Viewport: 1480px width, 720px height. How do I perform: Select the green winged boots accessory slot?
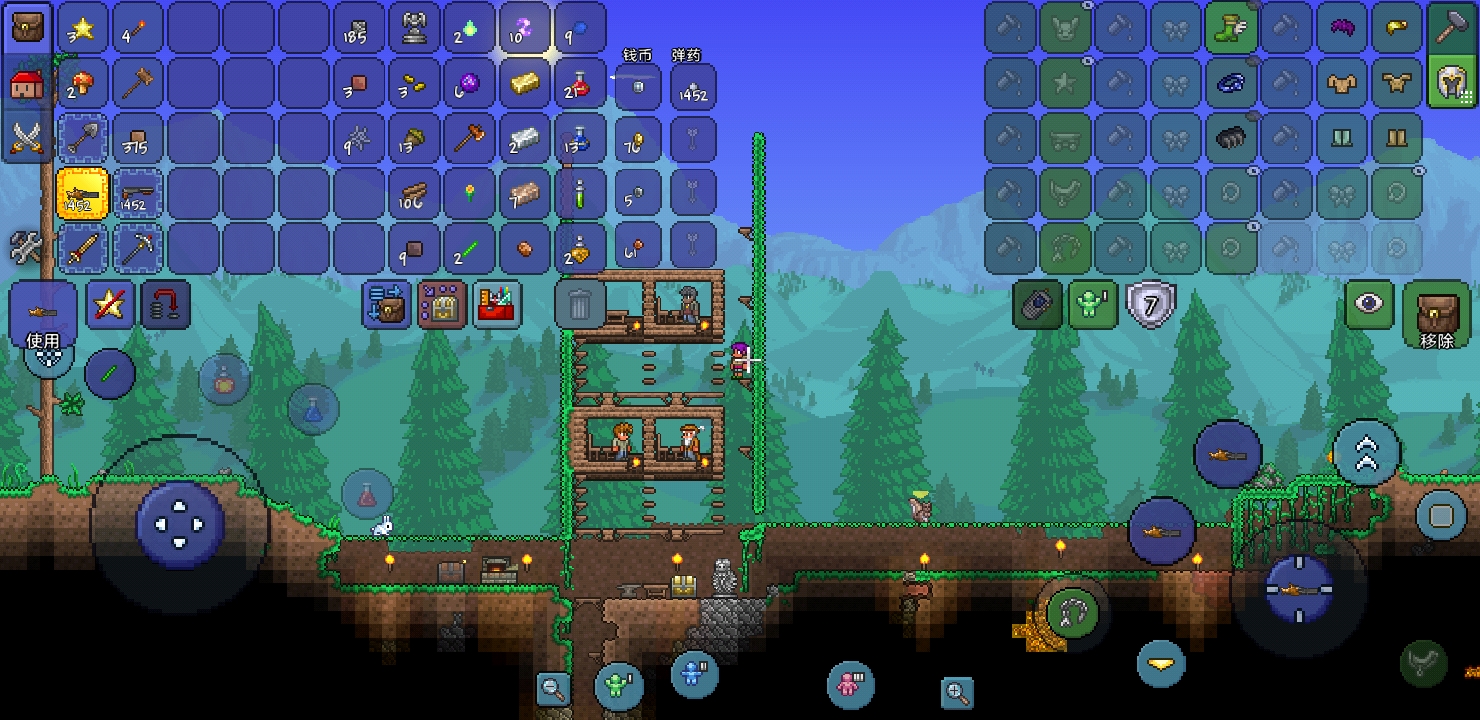coord(1231,28)
